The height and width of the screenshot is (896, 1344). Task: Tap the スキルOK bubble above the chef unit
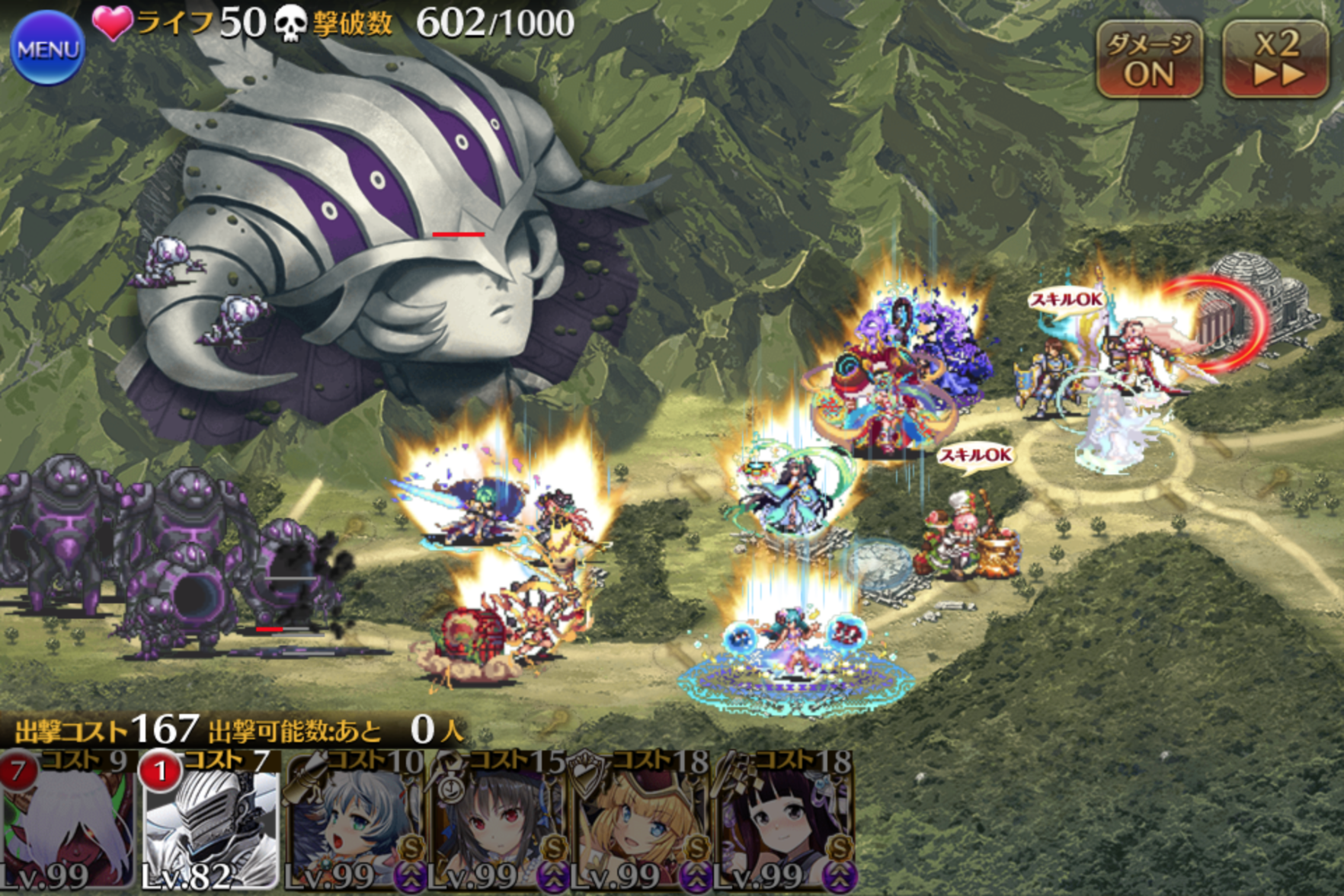975,456
